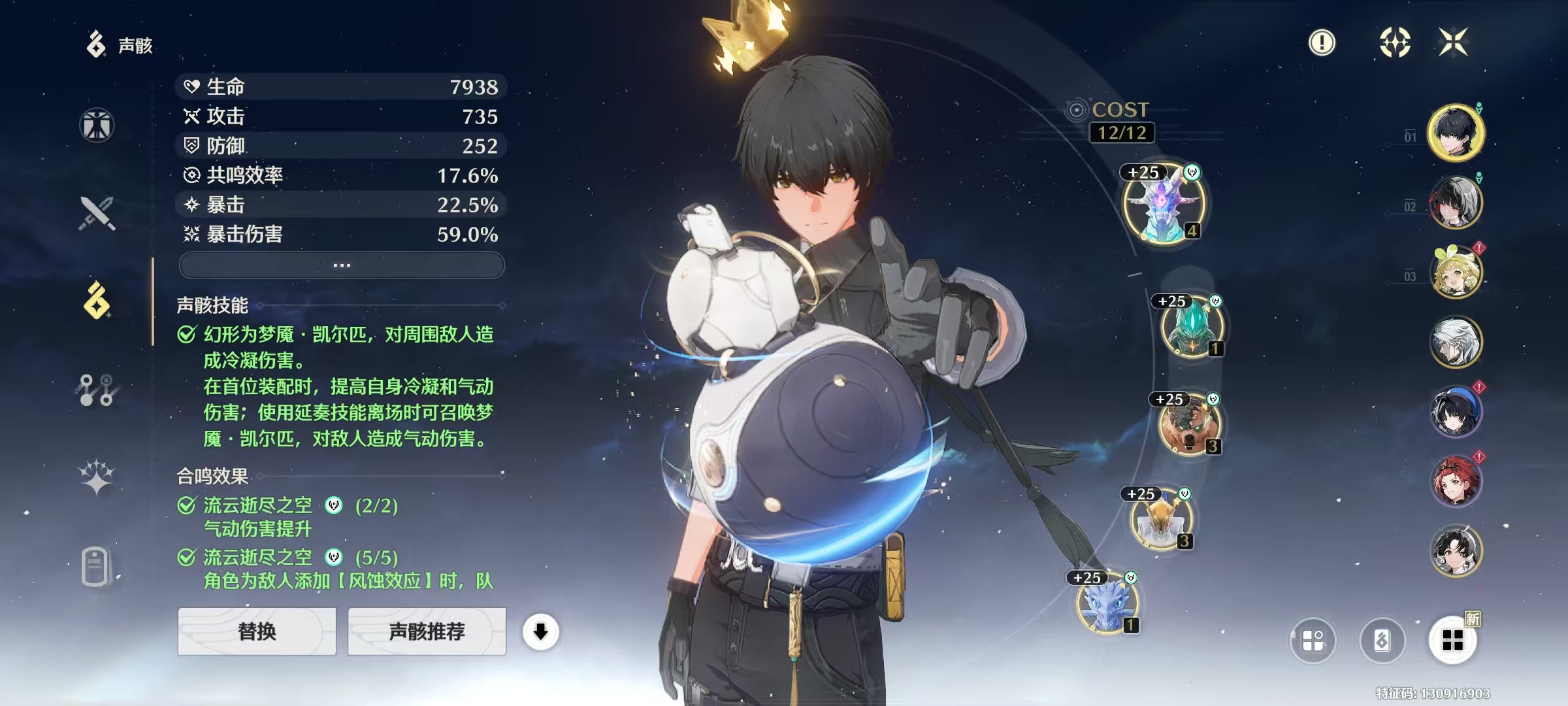Switch to the skill tree nodes tab

click(x=97, y=390)
